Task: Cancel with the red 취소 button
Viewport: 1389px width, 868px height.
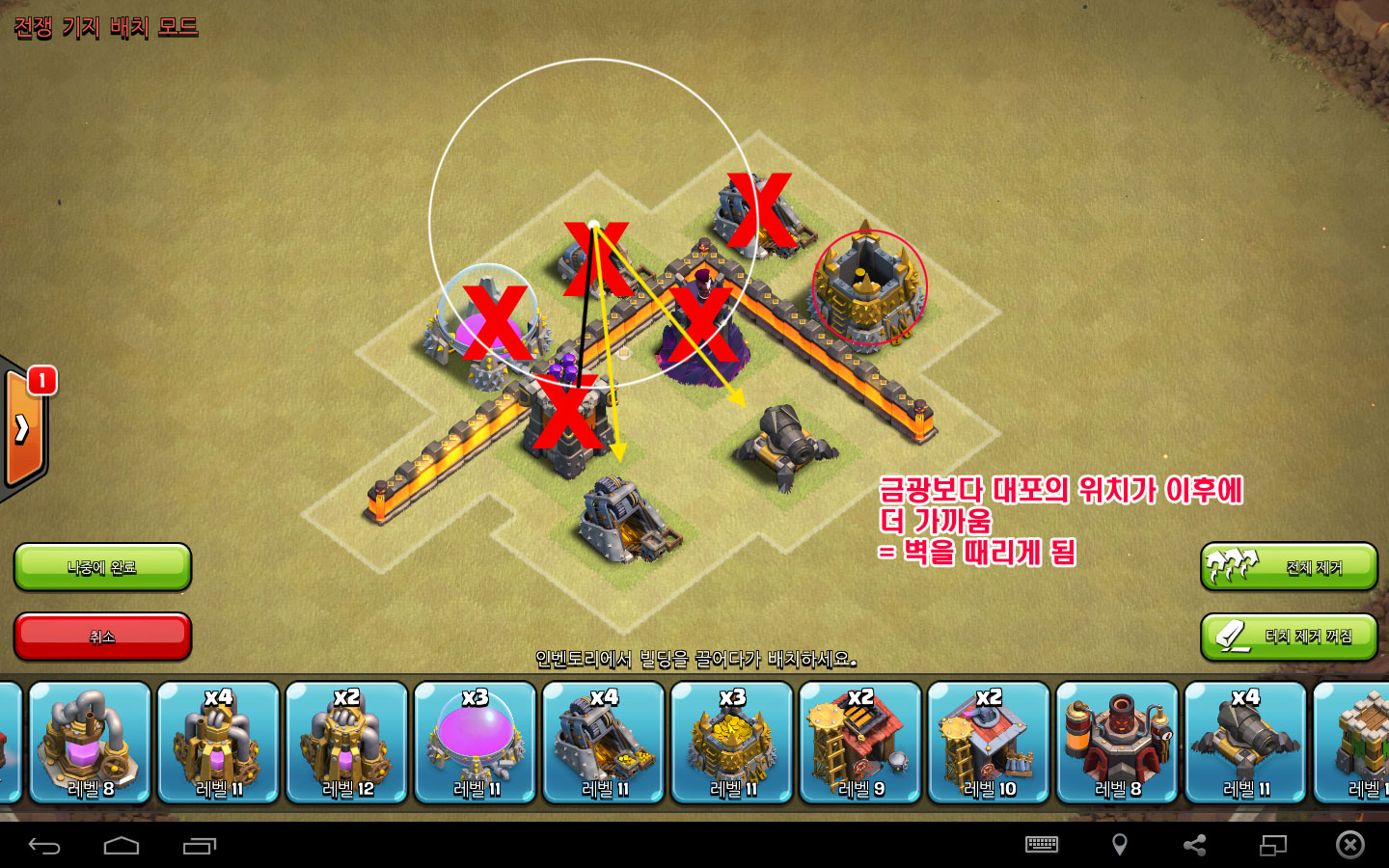Action: [x=102, y=637]
